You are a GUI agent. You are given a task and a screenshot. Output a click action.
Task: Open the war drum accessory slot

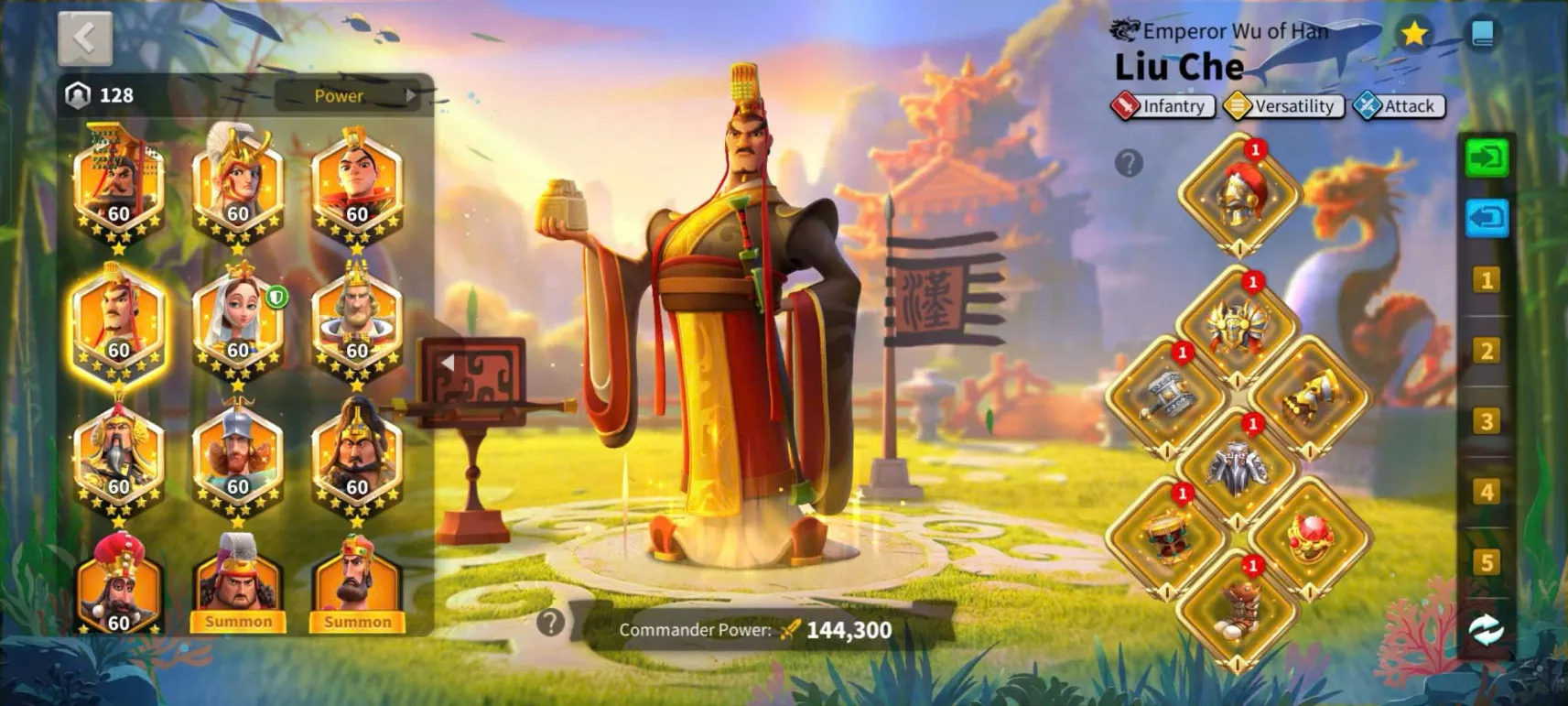tap(1165, 538)
